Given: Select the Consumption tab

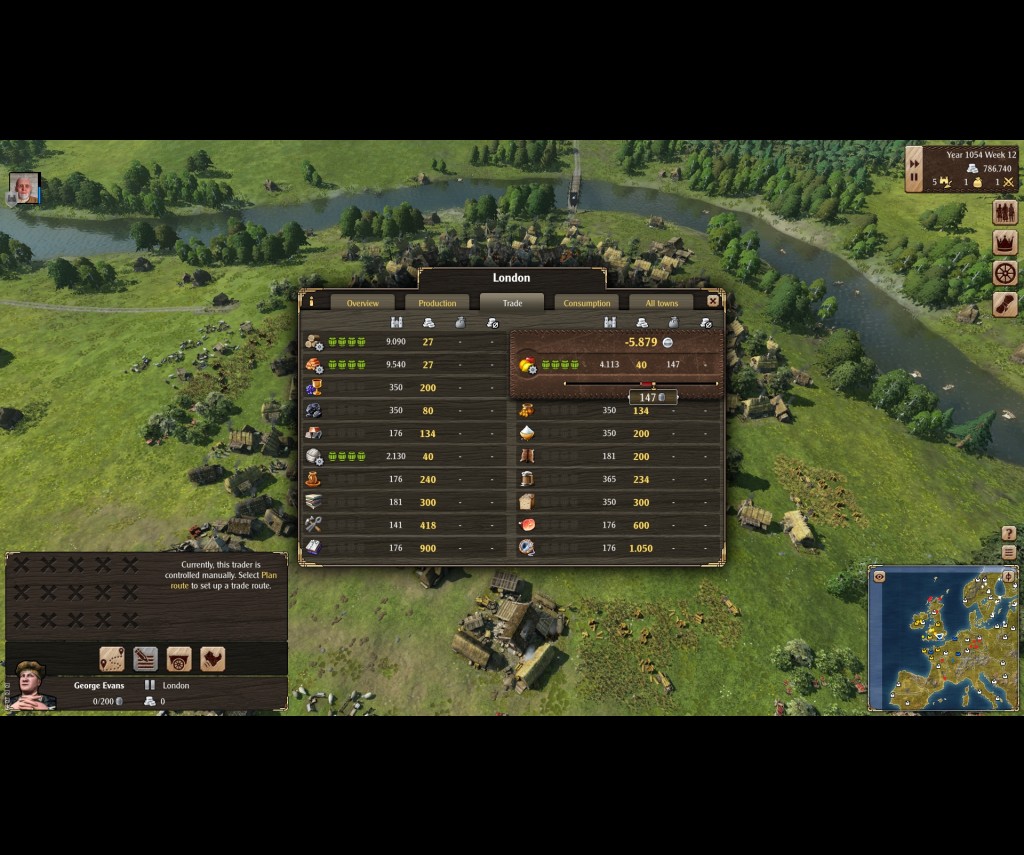Looking at the screenshot, I should (587, 303).
